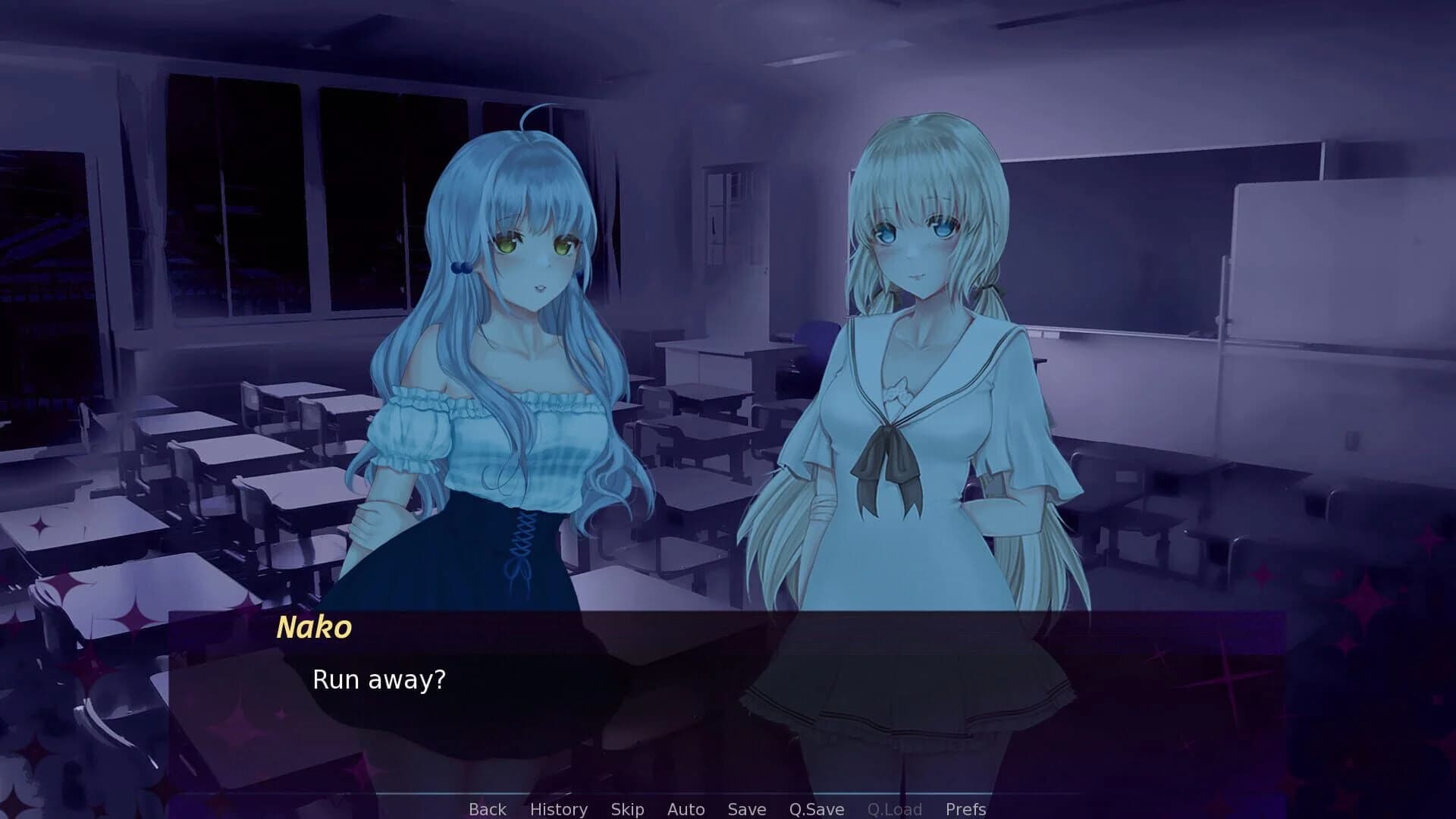Select Q.Load to load quicksave
The image size is (1456, 819).
[x=893, y=808]
